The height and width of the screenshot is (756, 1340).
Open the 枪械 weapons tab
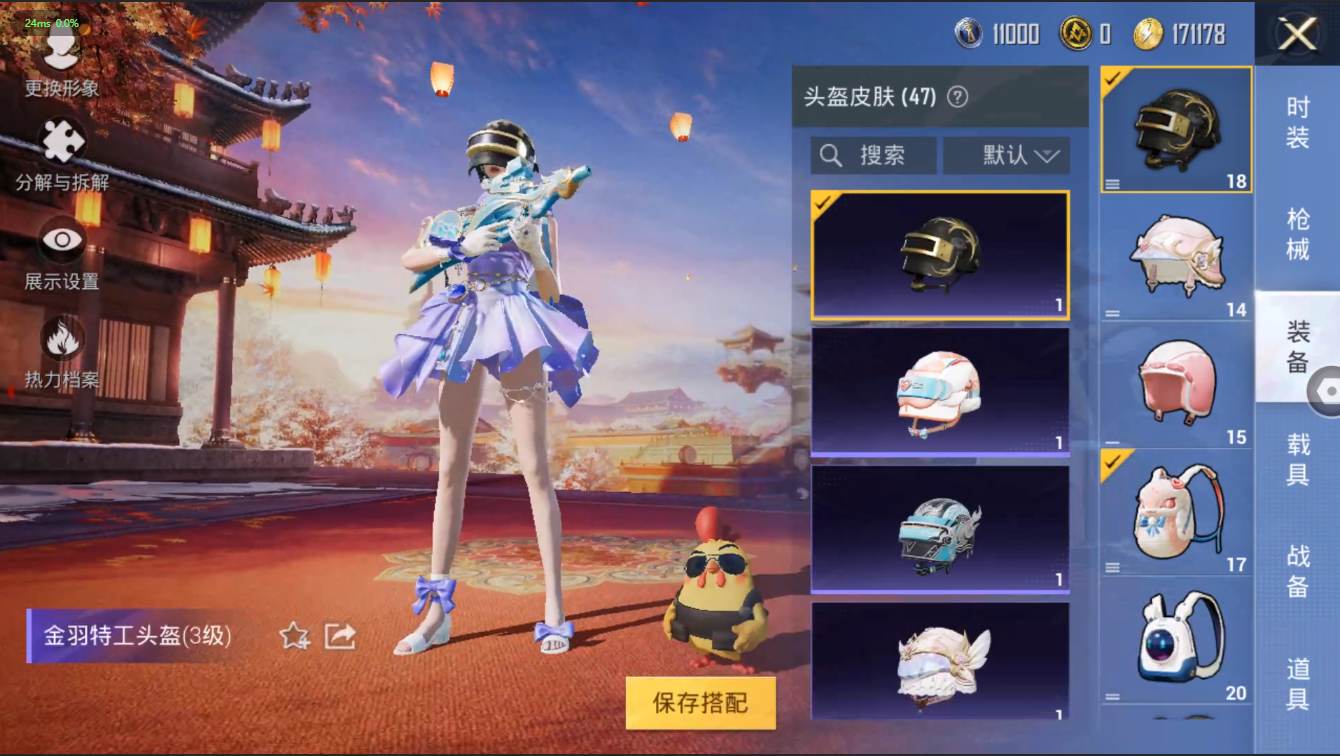[x=1297, y=234]
